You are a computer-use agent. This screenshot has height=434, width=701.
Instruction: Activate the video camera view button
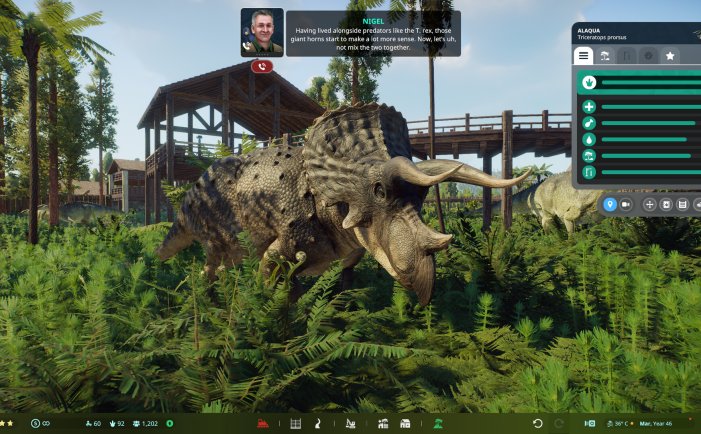pos(627,204)
